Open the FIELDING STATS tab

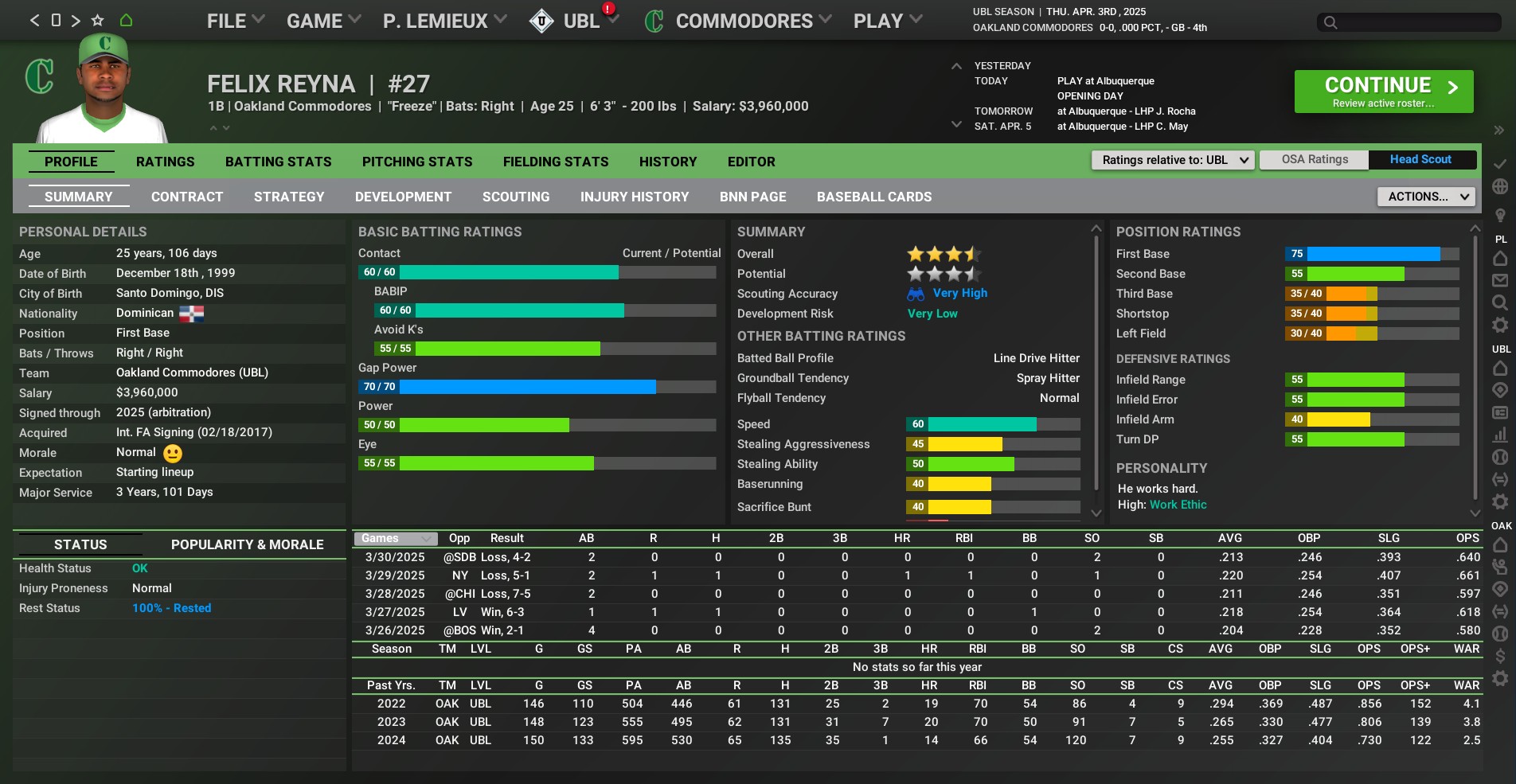pyautogui.click(x=555, y=162)
